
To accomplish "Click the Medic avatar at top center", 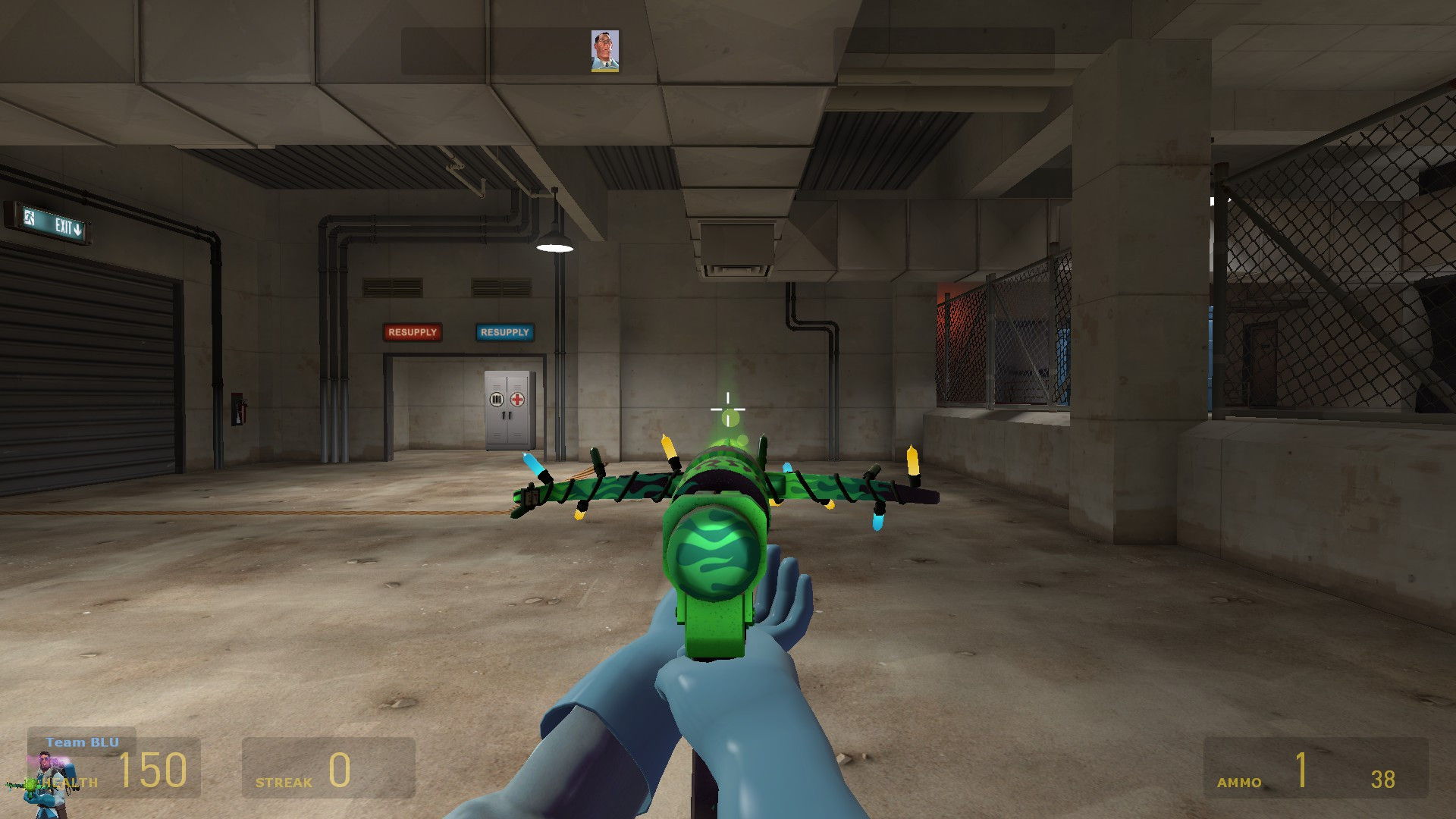I will coord(604,50).
